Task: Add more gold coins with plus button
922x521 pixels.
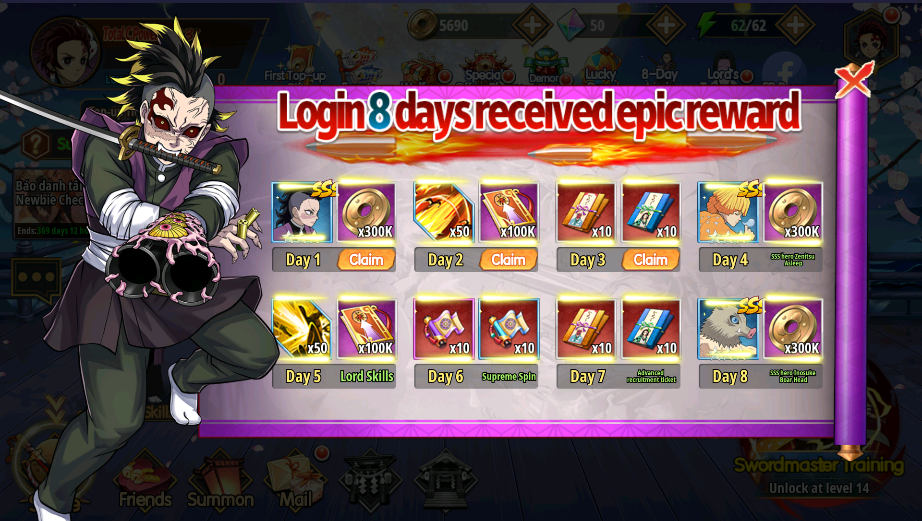Action: 532,24
